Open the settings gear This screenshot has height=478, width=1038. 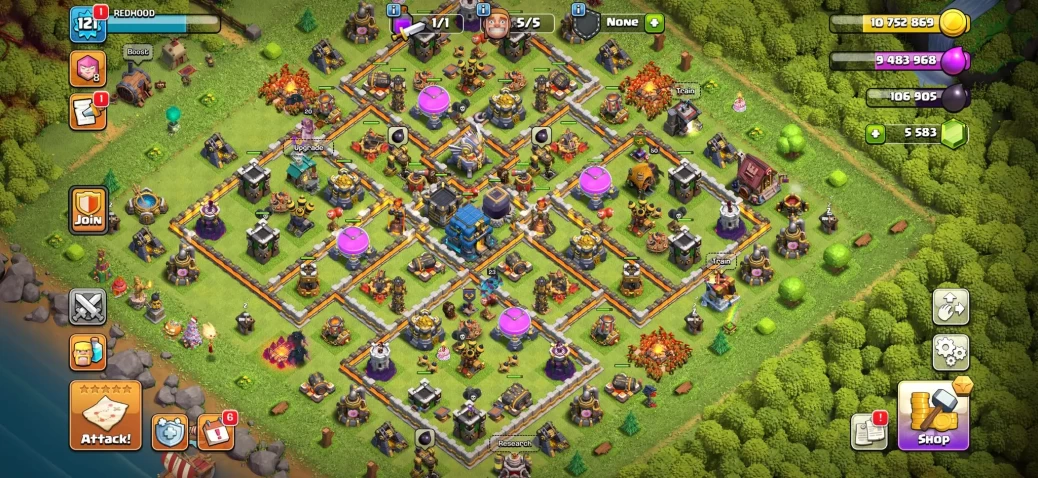pyautogui.click(x=951, y=352)
